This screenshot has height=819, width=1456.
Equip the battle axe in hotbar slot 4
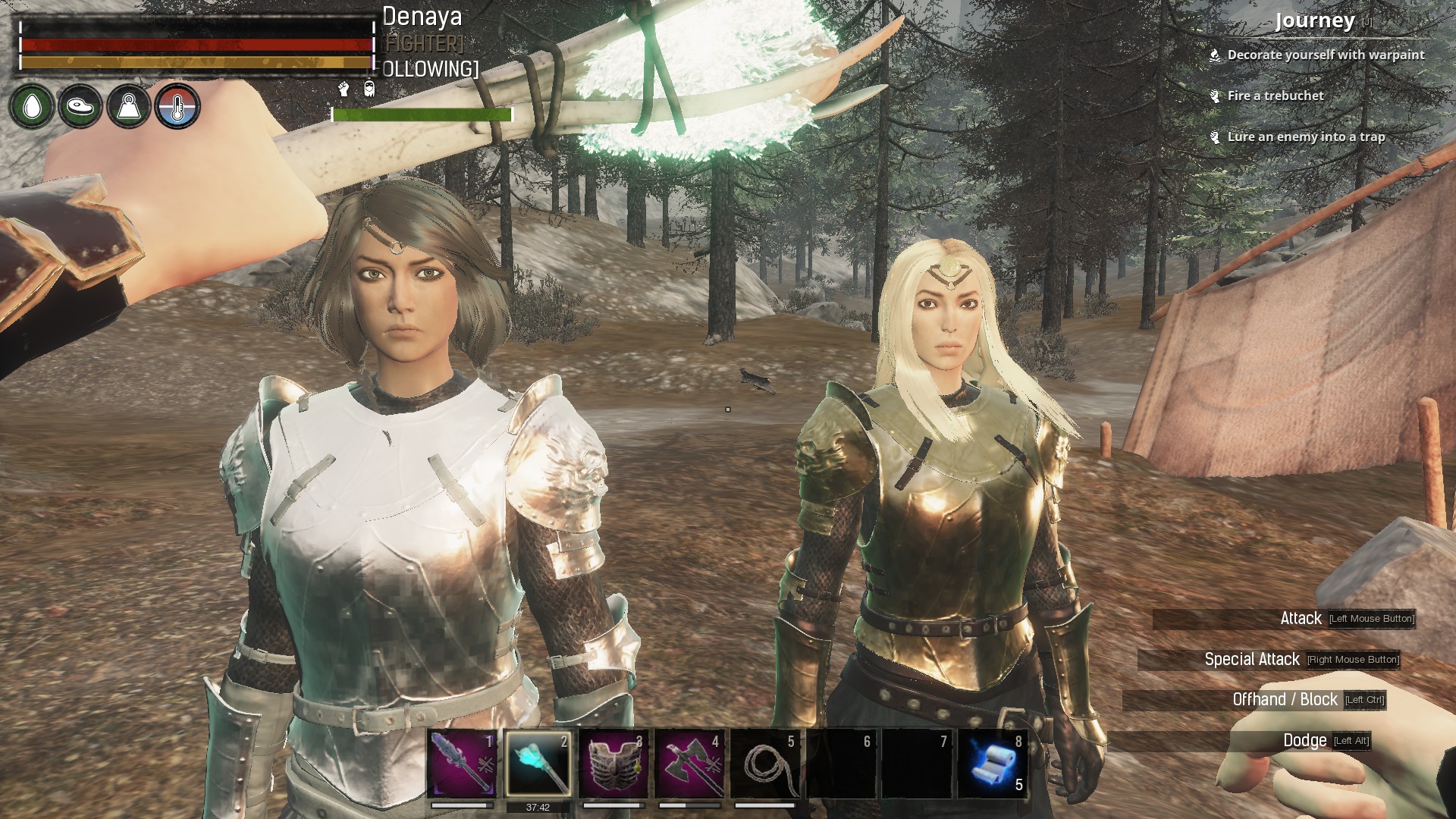point(689,764)
